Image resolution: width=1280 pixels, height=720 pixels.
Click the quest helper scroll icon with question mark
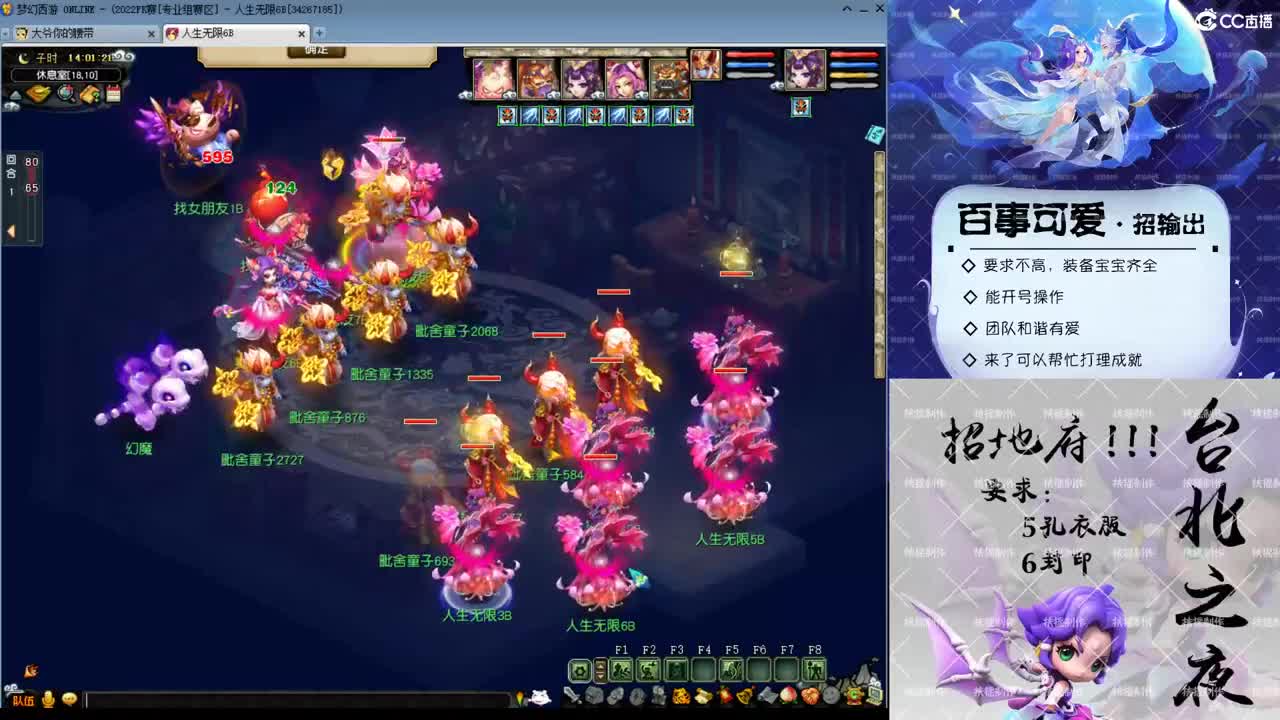89,93
